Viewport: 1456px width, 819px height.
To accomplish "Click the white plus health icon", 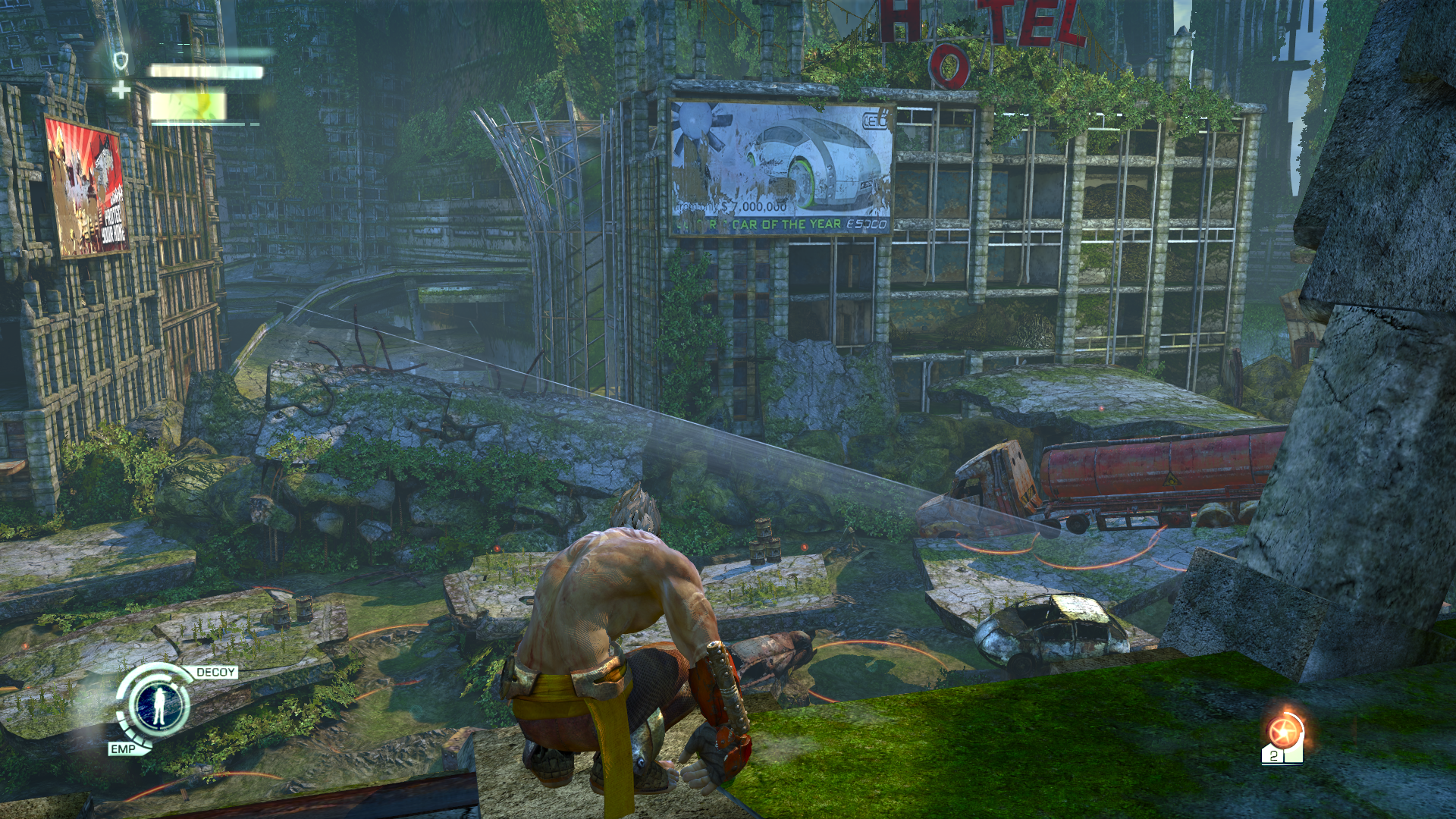I will [x=121, y=91].
